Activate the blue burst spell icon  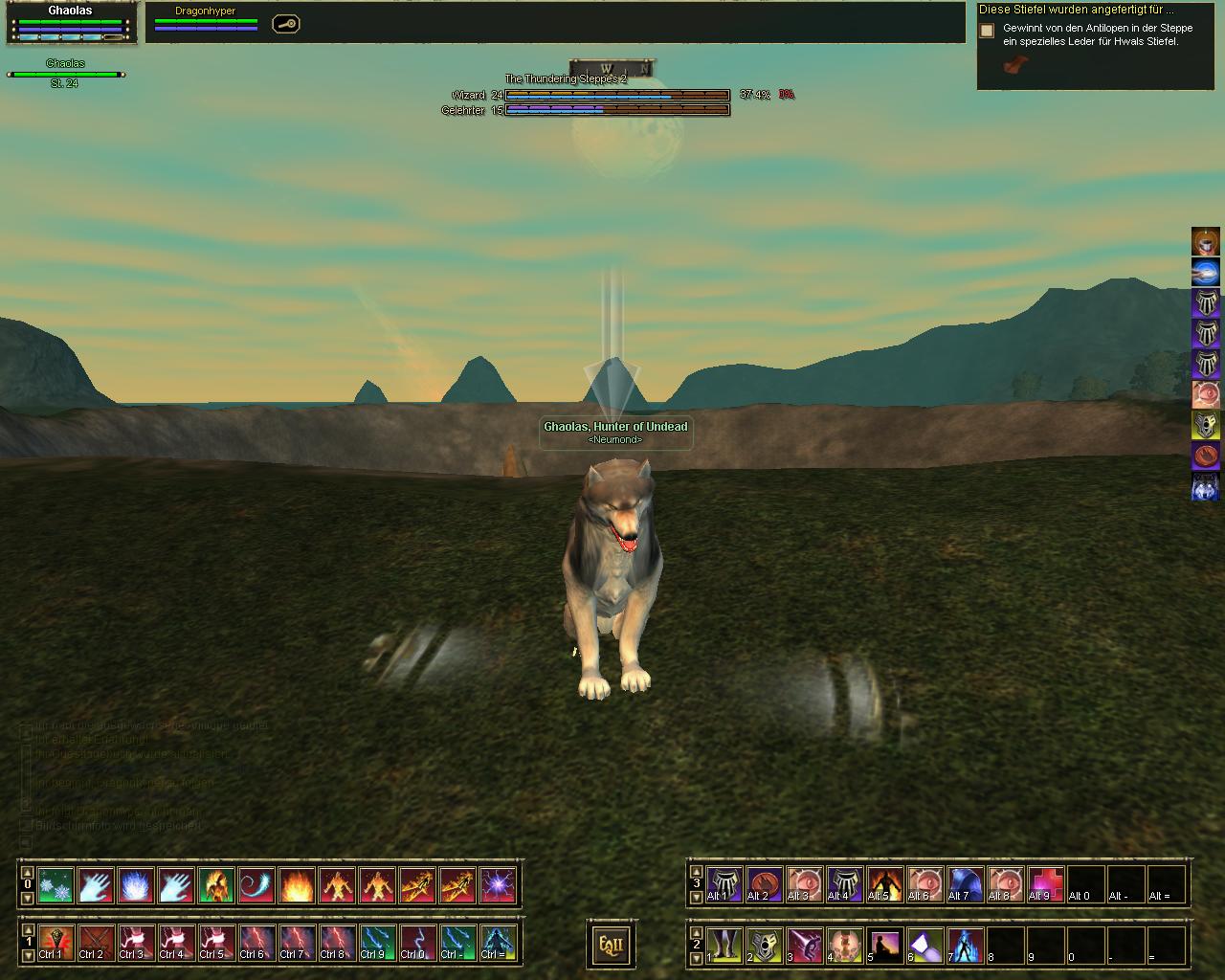[x=136, y=886]
